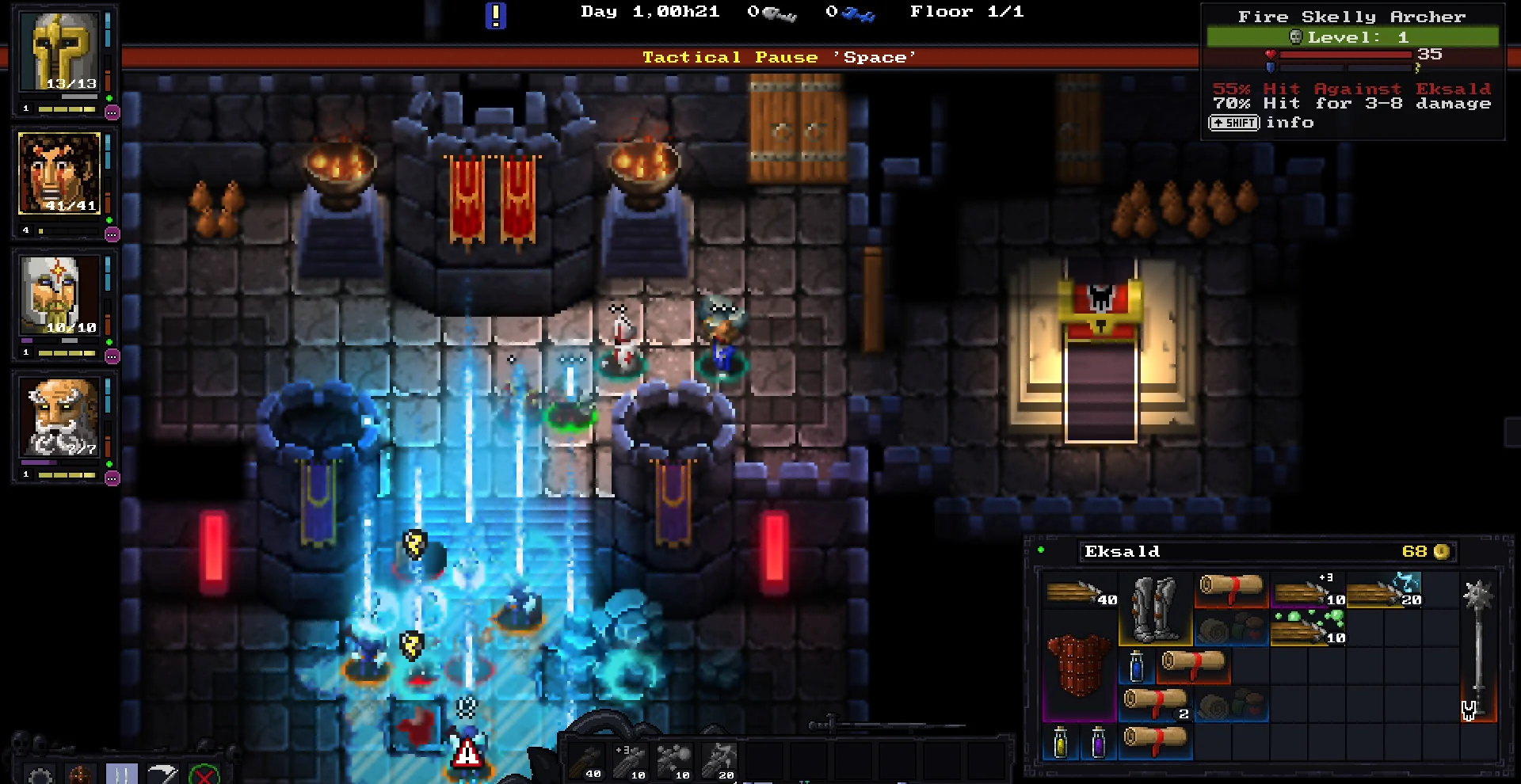Toggle the green status dot beside Eksald's inventory panel
Viewport: 1521px width, 784px height.
click(x=1042, y=550)
